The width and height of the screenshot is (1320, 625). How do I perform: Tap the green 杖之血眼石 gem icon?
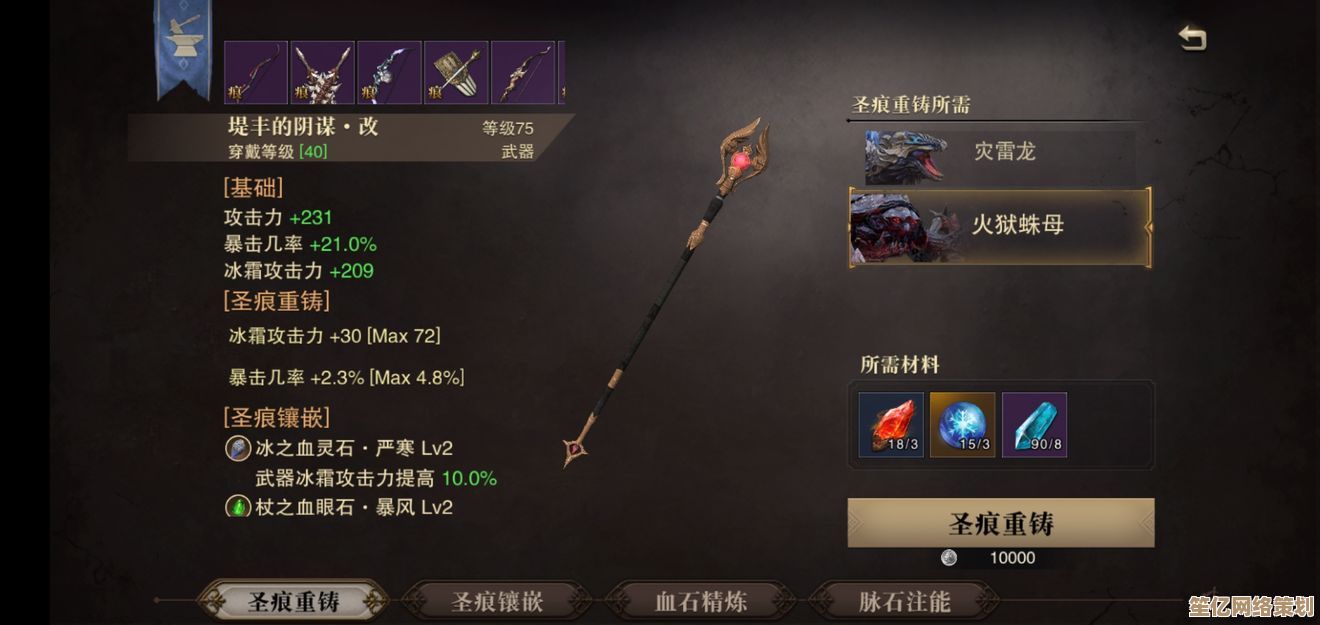(238, 507)
